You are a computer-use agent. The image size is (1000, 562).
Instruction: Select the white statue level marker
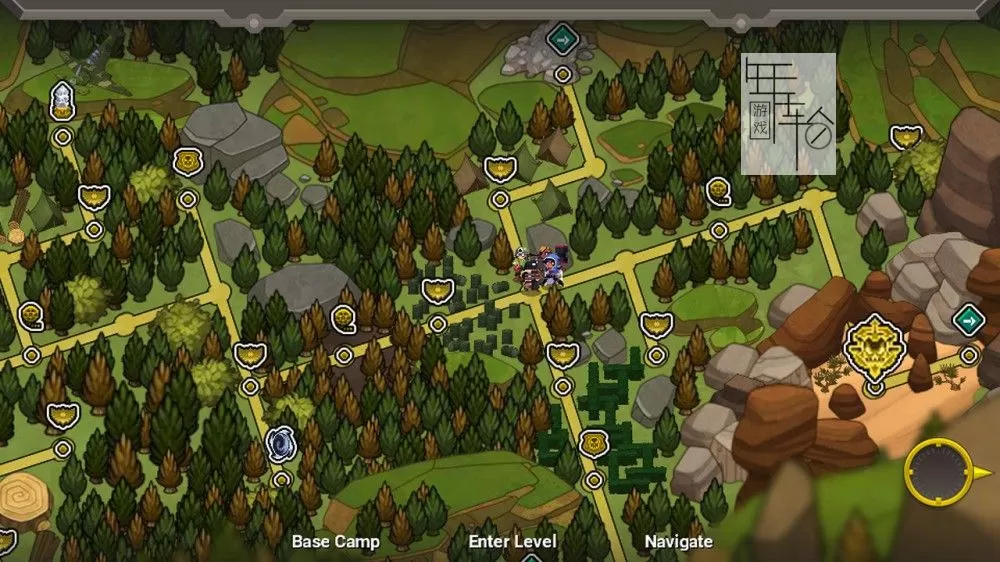tap(62, 100)
